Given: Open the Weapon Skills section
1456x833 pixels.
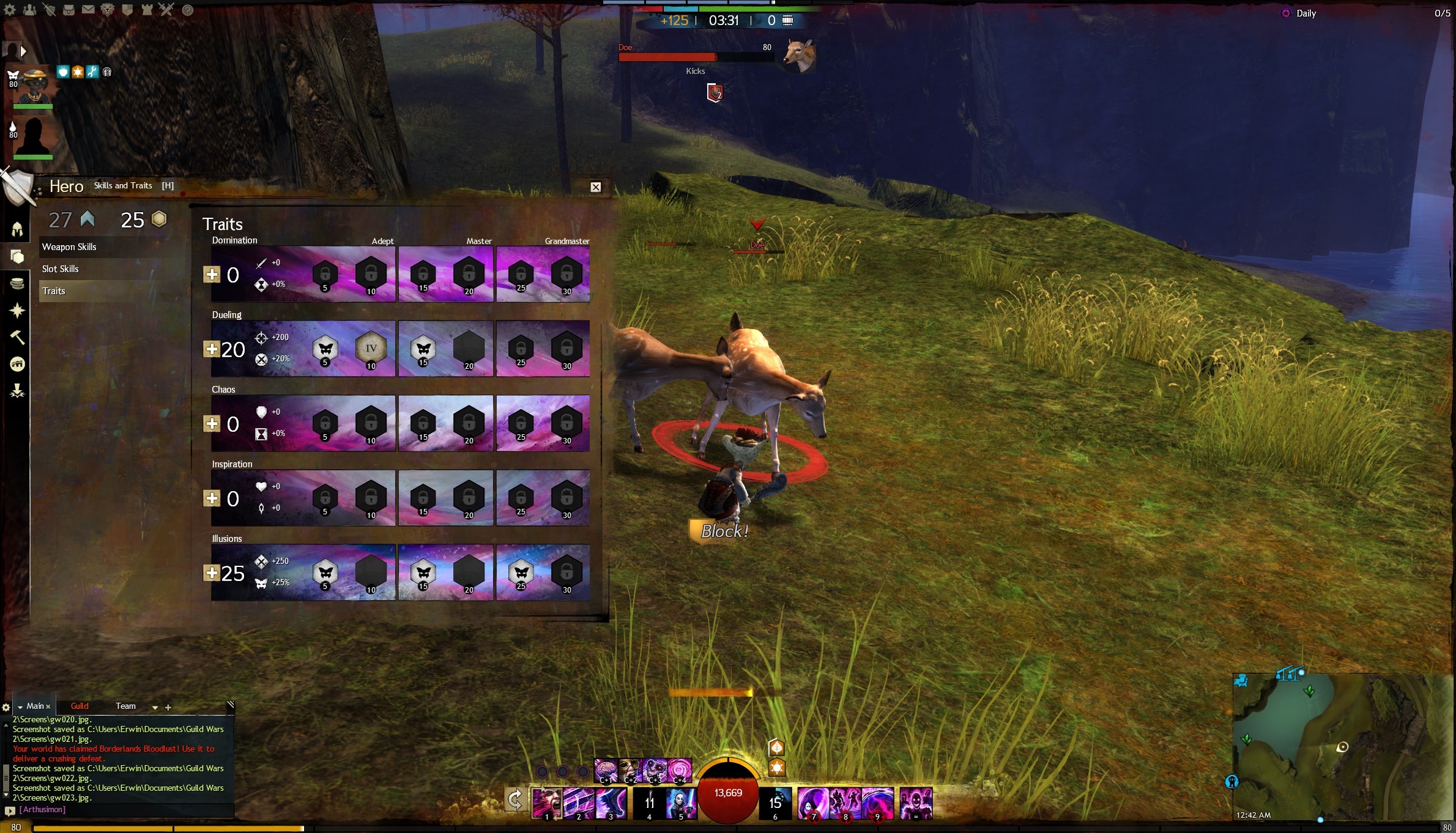Looking at the screenshot, I should 69,247.
